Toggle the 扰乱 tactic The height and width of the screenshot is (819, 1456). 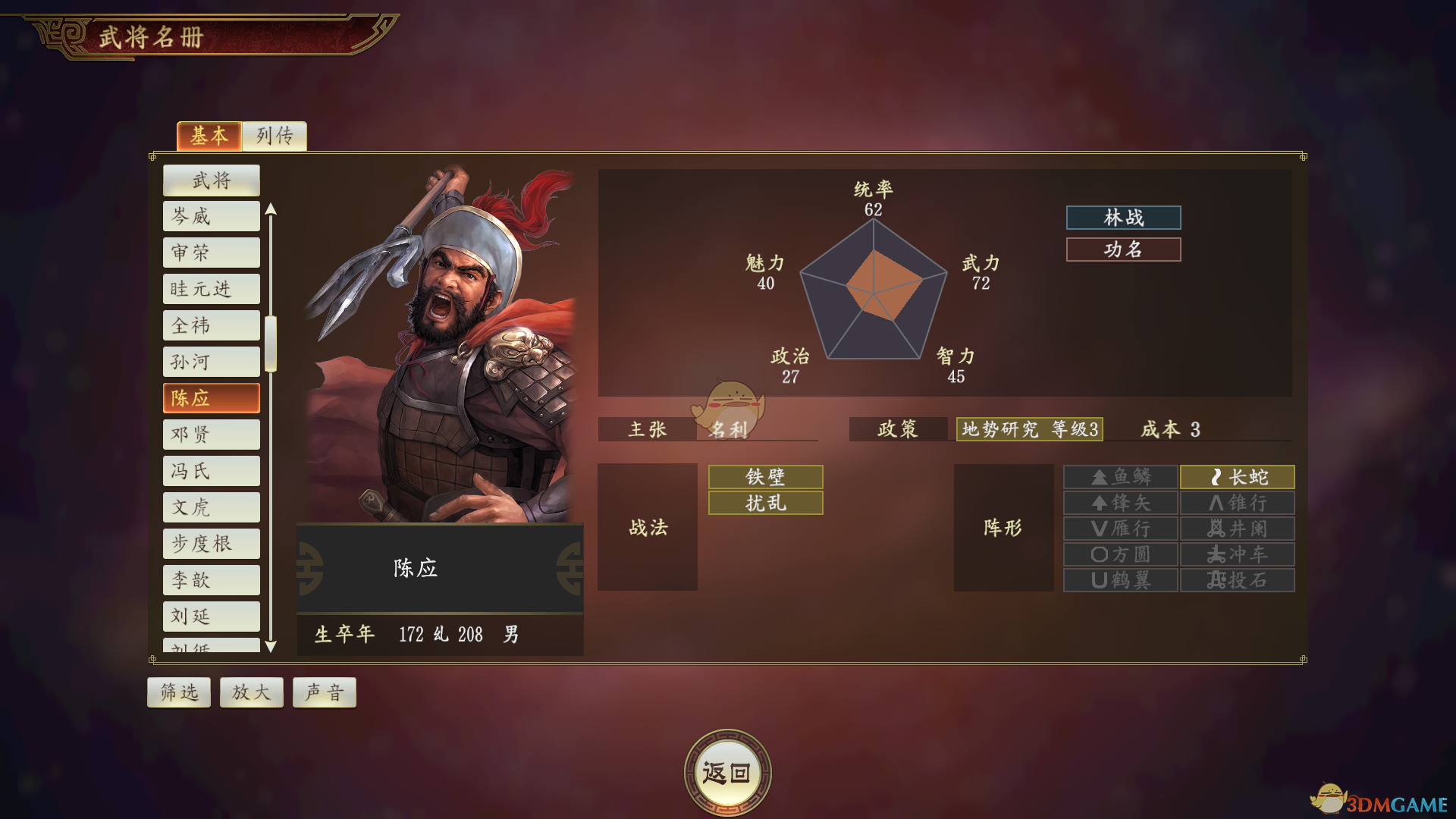click(x=764, y=503)
